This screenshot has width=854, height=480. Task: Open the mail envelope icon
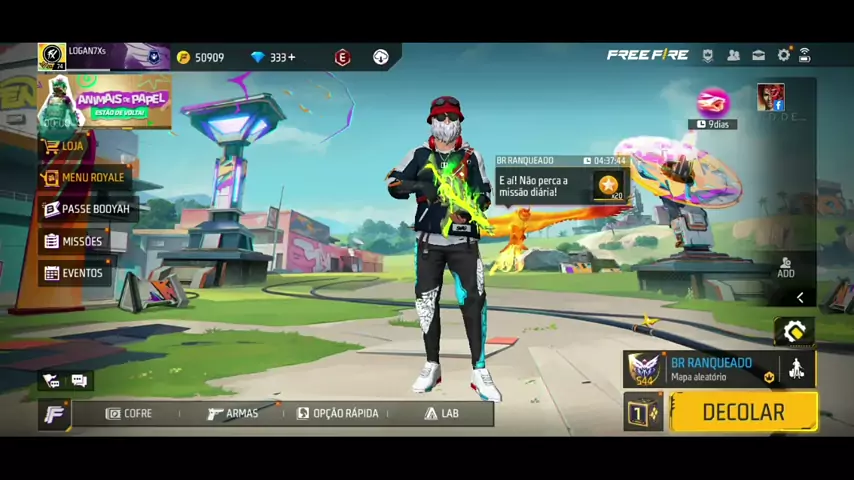[759, 56]
